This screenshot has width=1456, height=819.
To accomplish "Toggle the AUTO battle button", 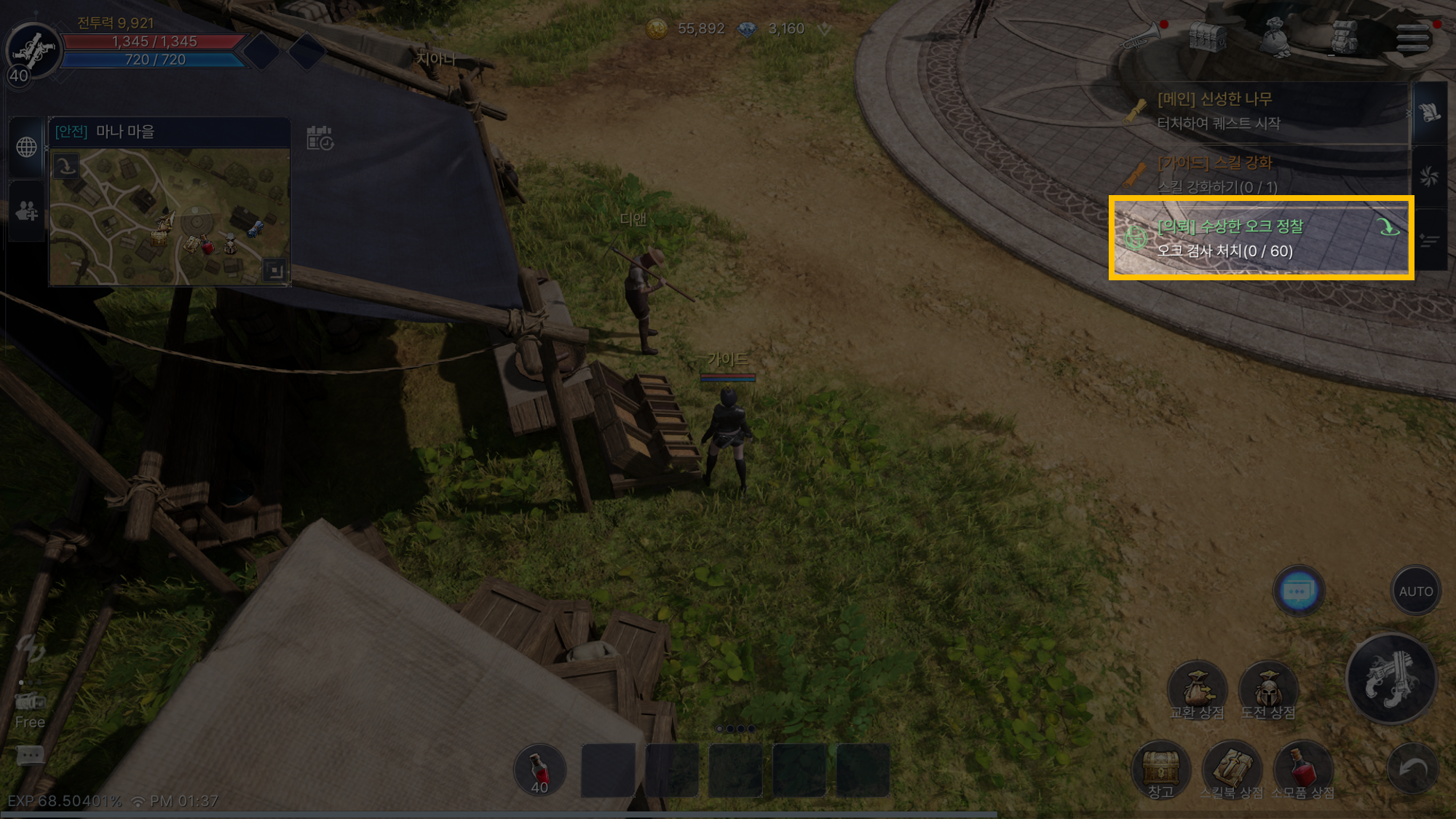I will point(1415,591).
